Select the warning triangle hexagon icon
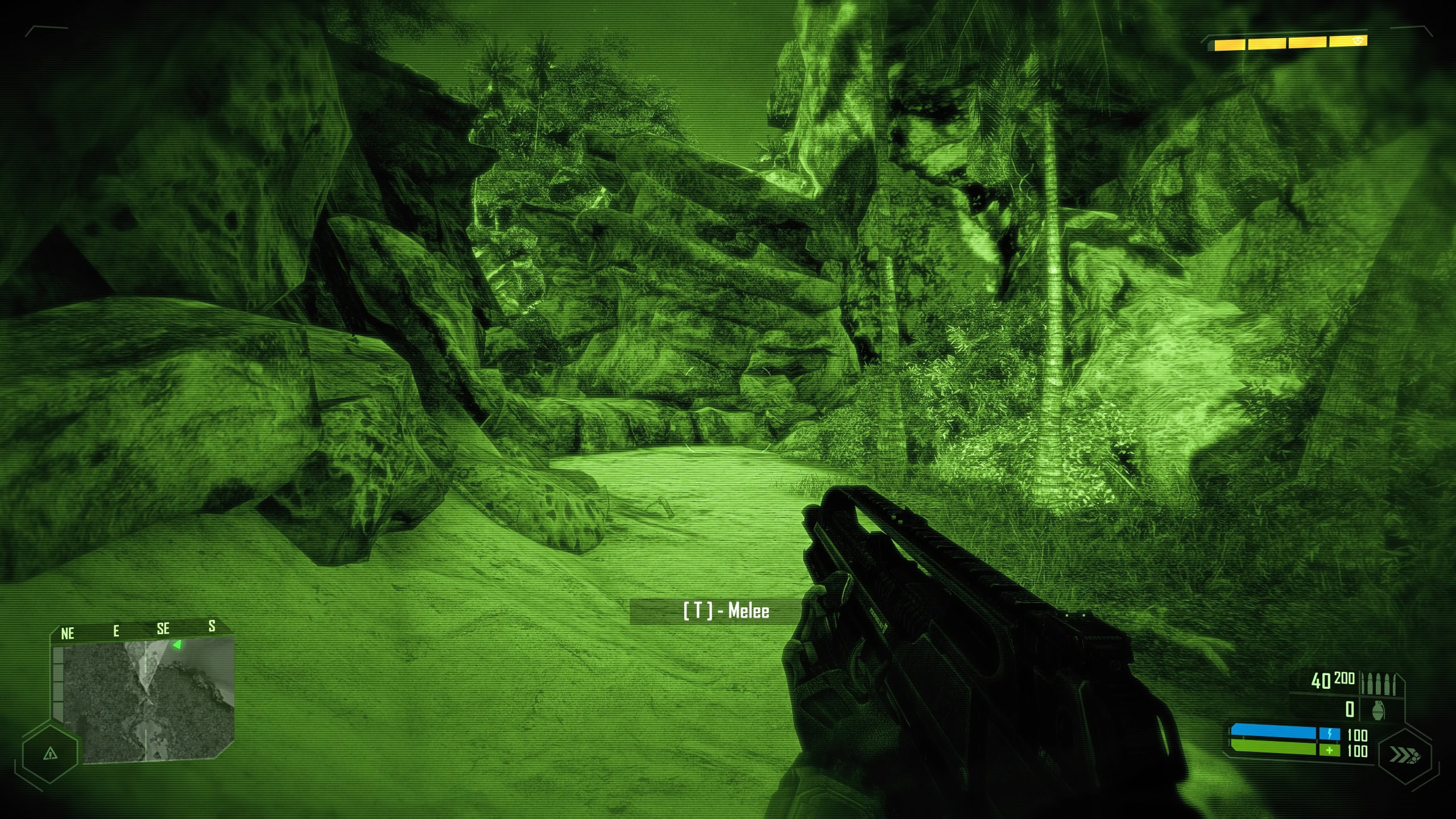Screen dimensions: 1456x819 point(50,754)
